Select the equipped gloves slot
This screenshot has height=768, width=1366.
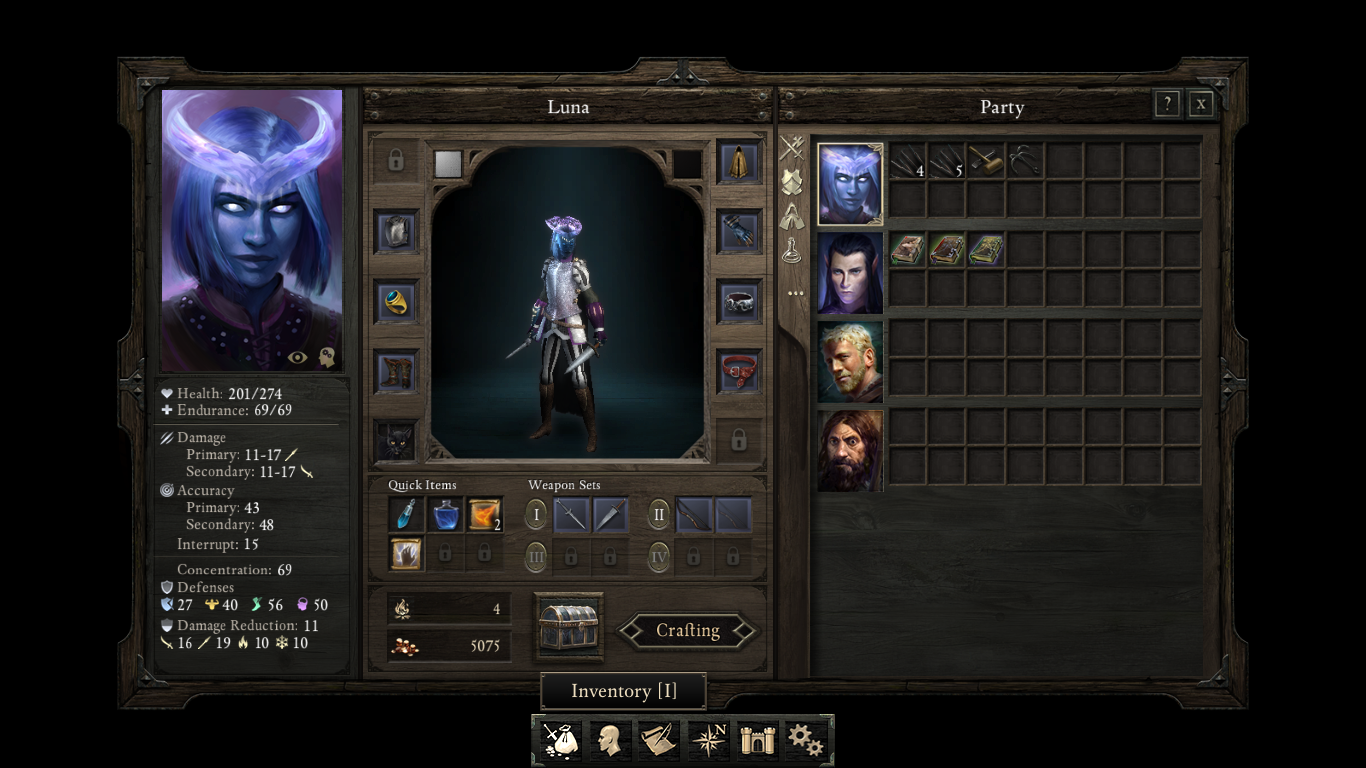click(x=739, y=232)
